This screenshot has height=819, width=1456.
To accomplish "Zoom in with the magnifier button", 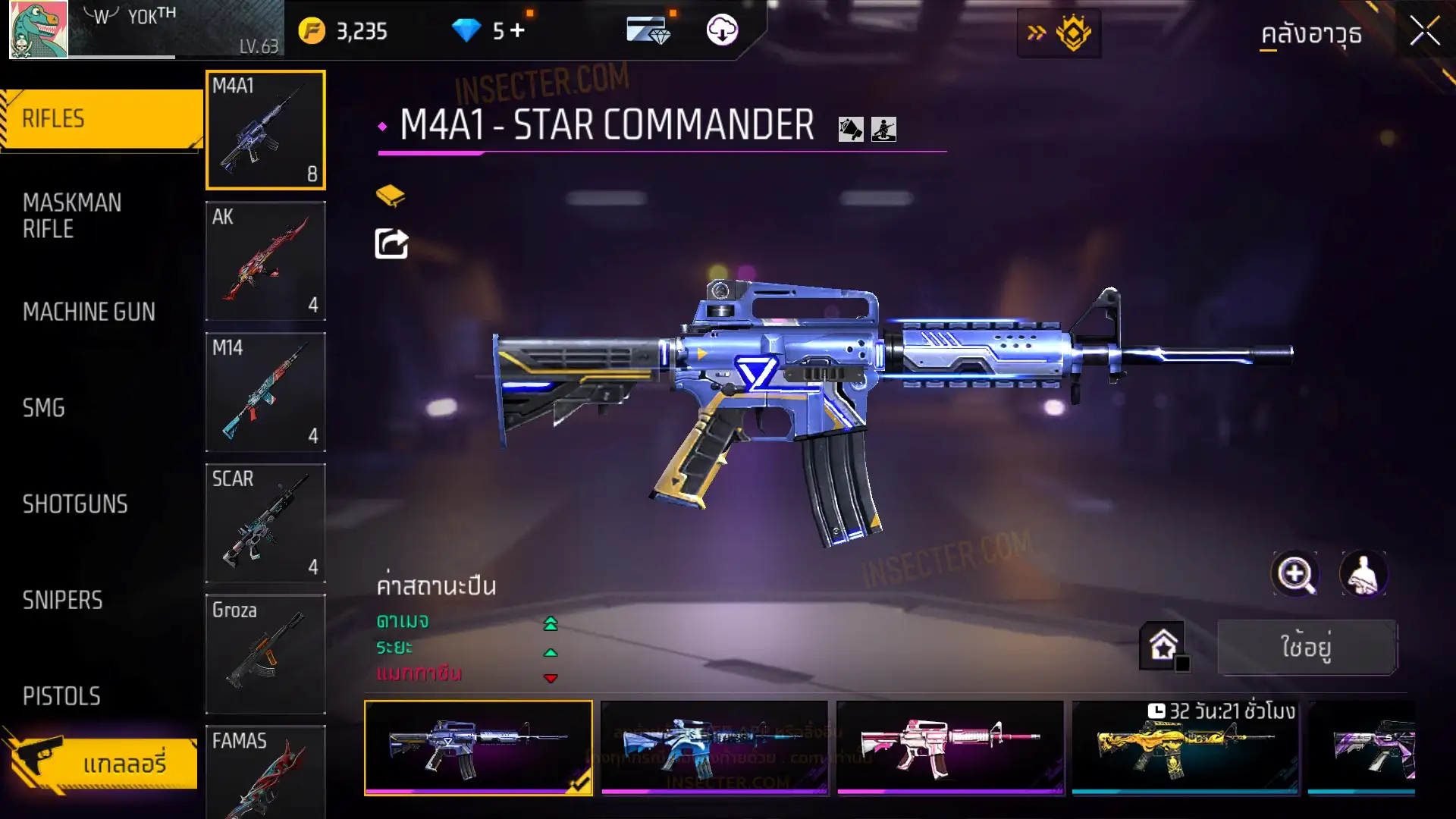I will coord(1294,574).
